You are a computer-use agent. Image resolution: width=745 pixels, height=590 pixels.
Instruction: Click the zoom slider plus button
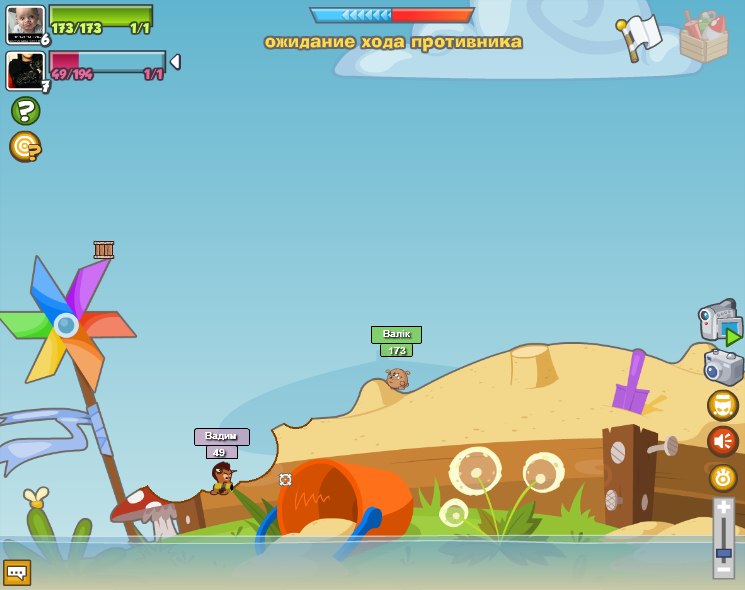point(723,507)
